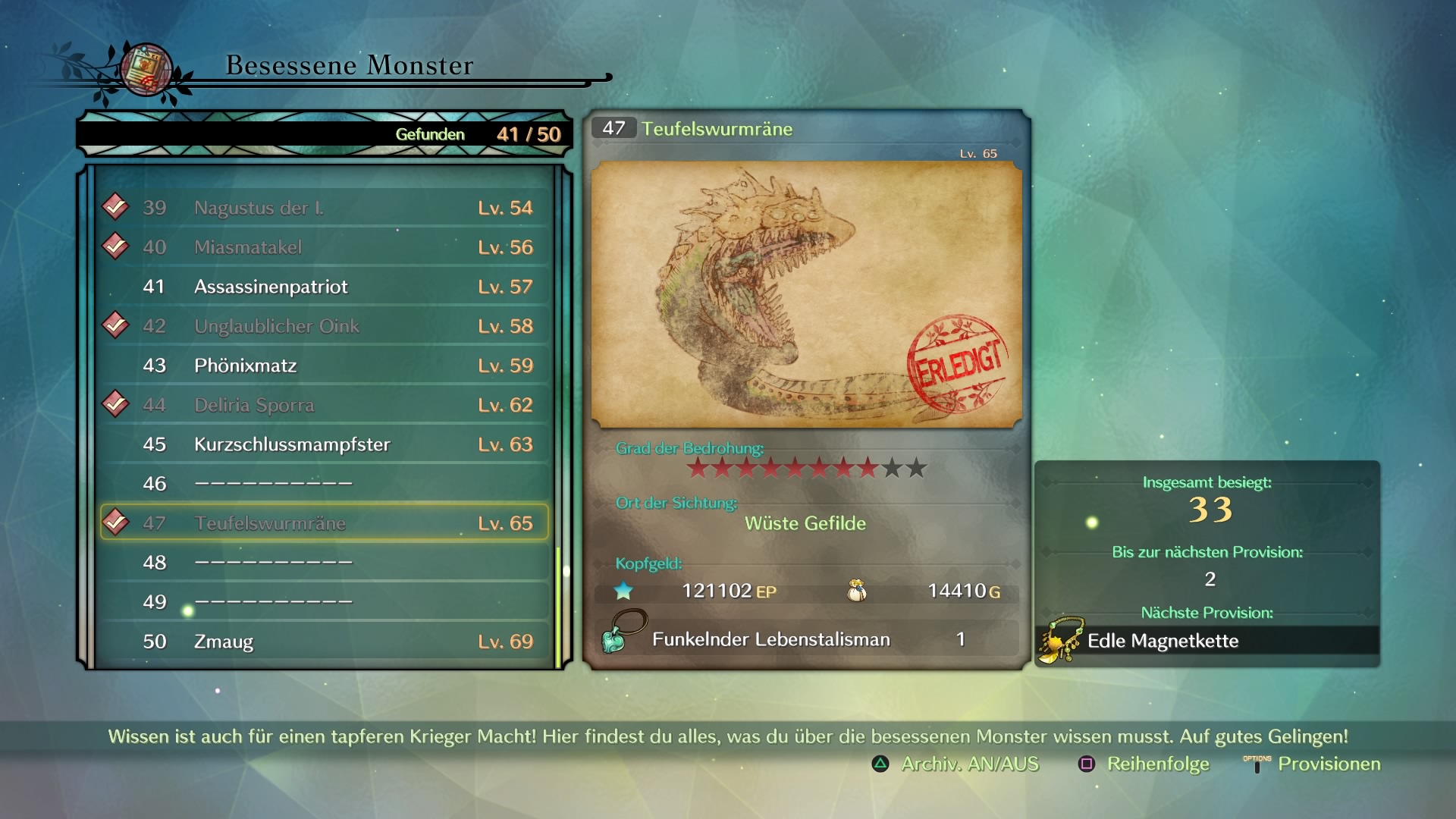Select Kurzschlussmampfster level 63 entry
1456x819 pixels.
pos(325,444)
